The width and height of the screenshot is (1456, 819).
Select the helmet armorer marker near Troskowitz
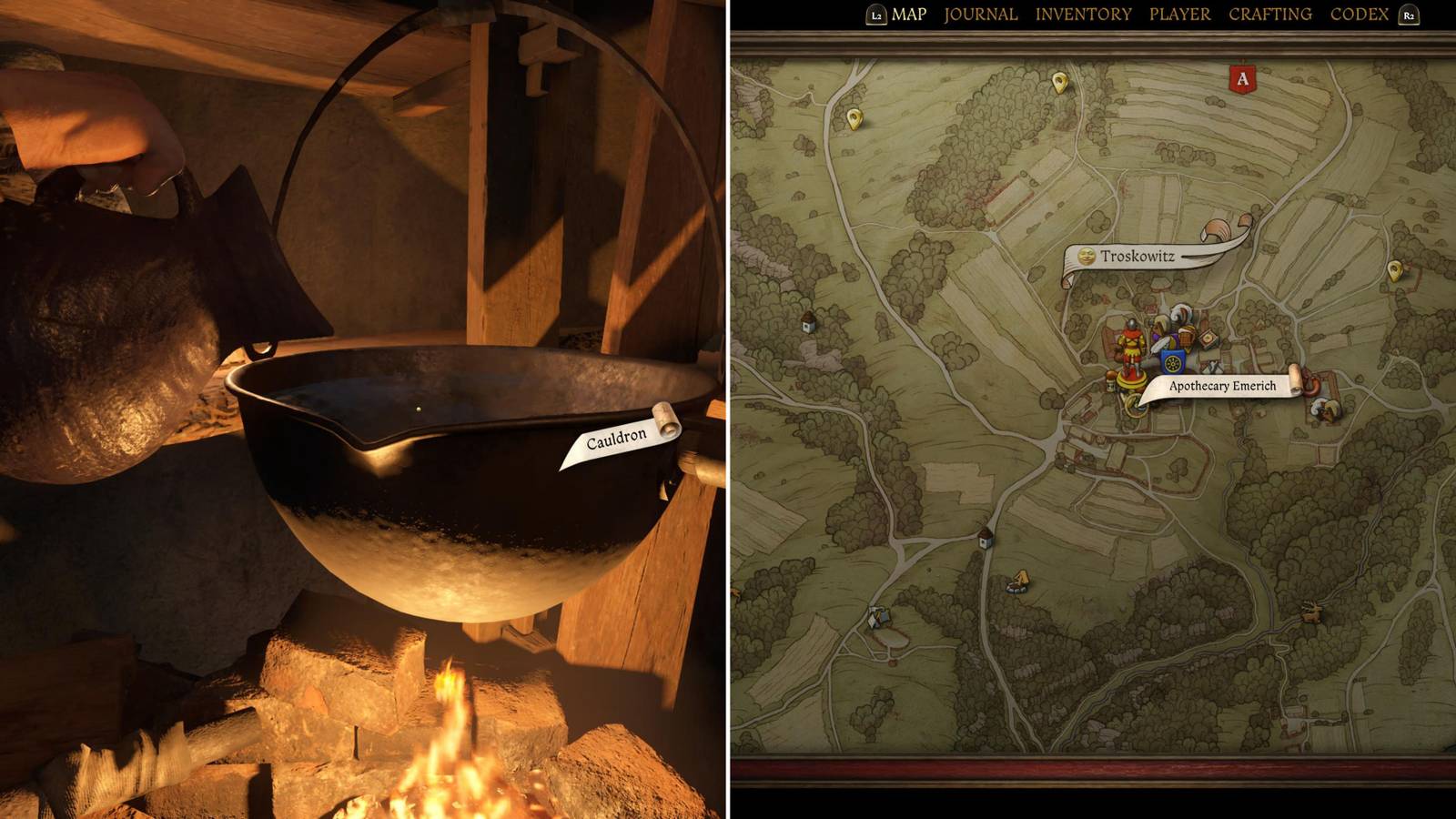pyautogui.click(x=1178, y=320)
